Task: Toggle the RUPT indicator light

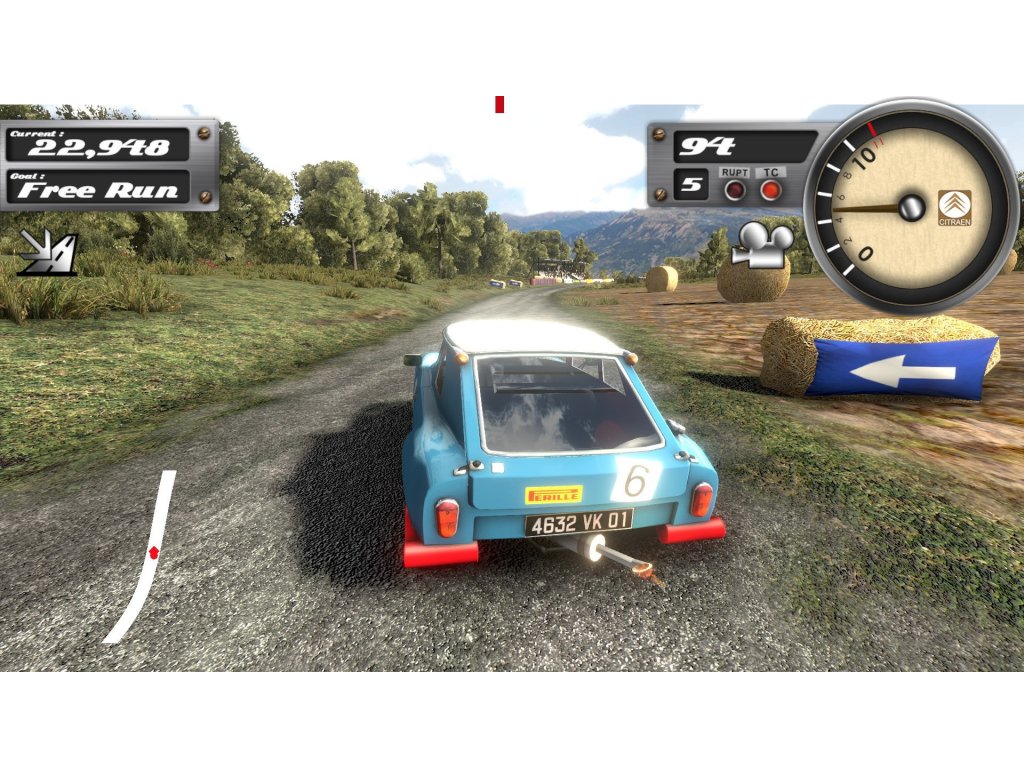Action: coord(735,189)
